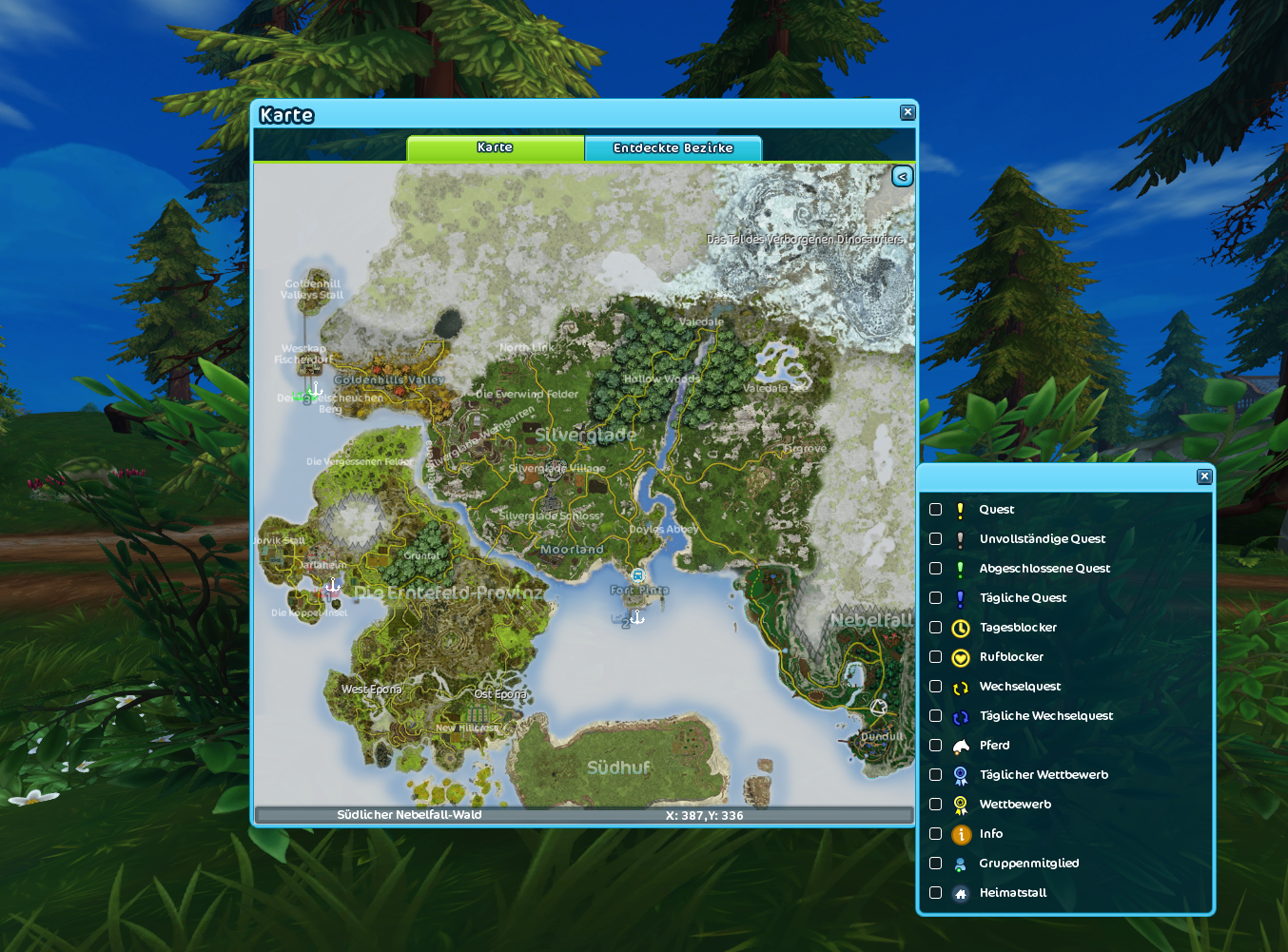Toggle the Tägliche Wechselquest checkbox
The image size is (1288, 952).
[936, 716]
